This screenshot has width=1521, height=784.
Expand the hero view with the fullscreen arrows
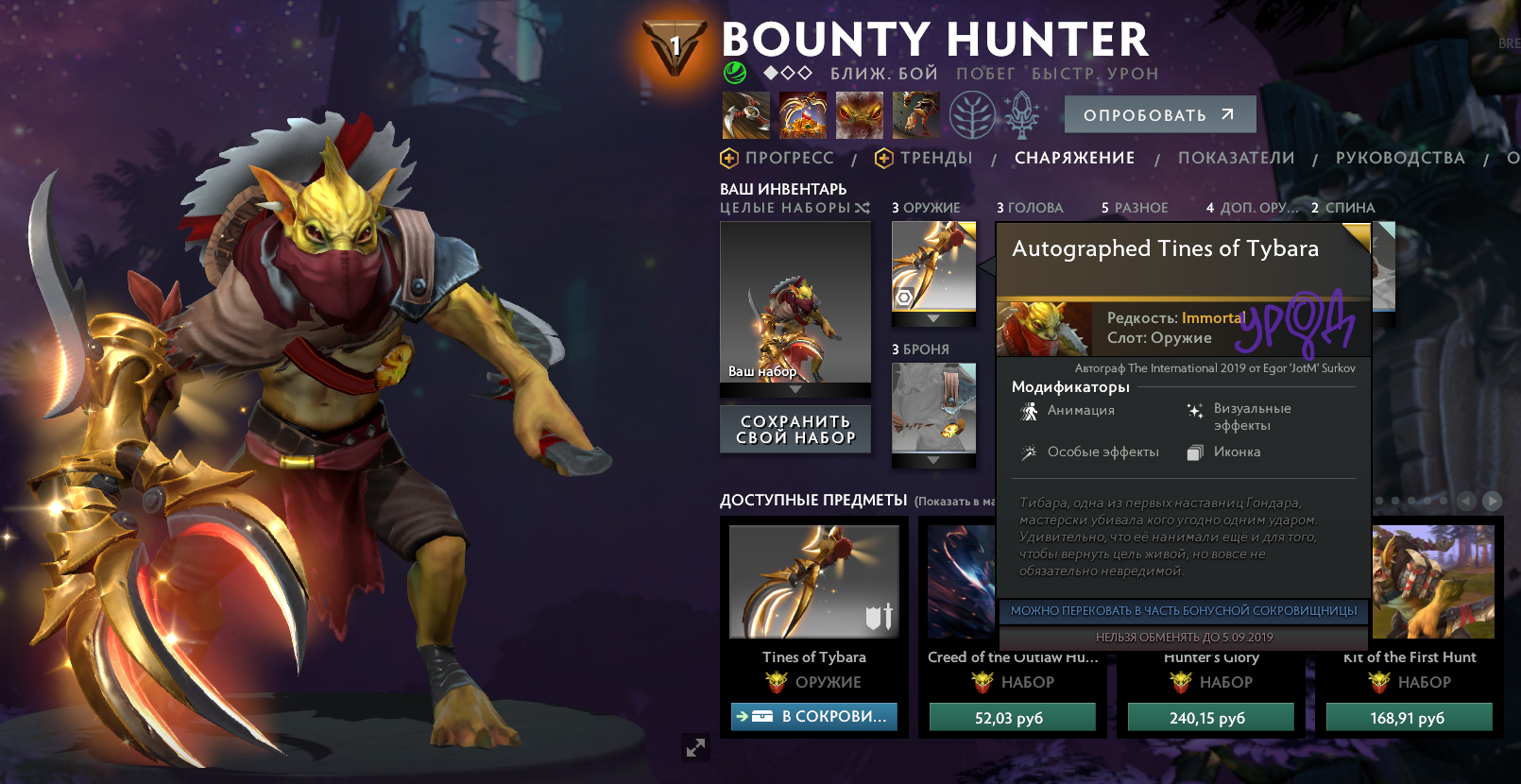pos(696,749)
